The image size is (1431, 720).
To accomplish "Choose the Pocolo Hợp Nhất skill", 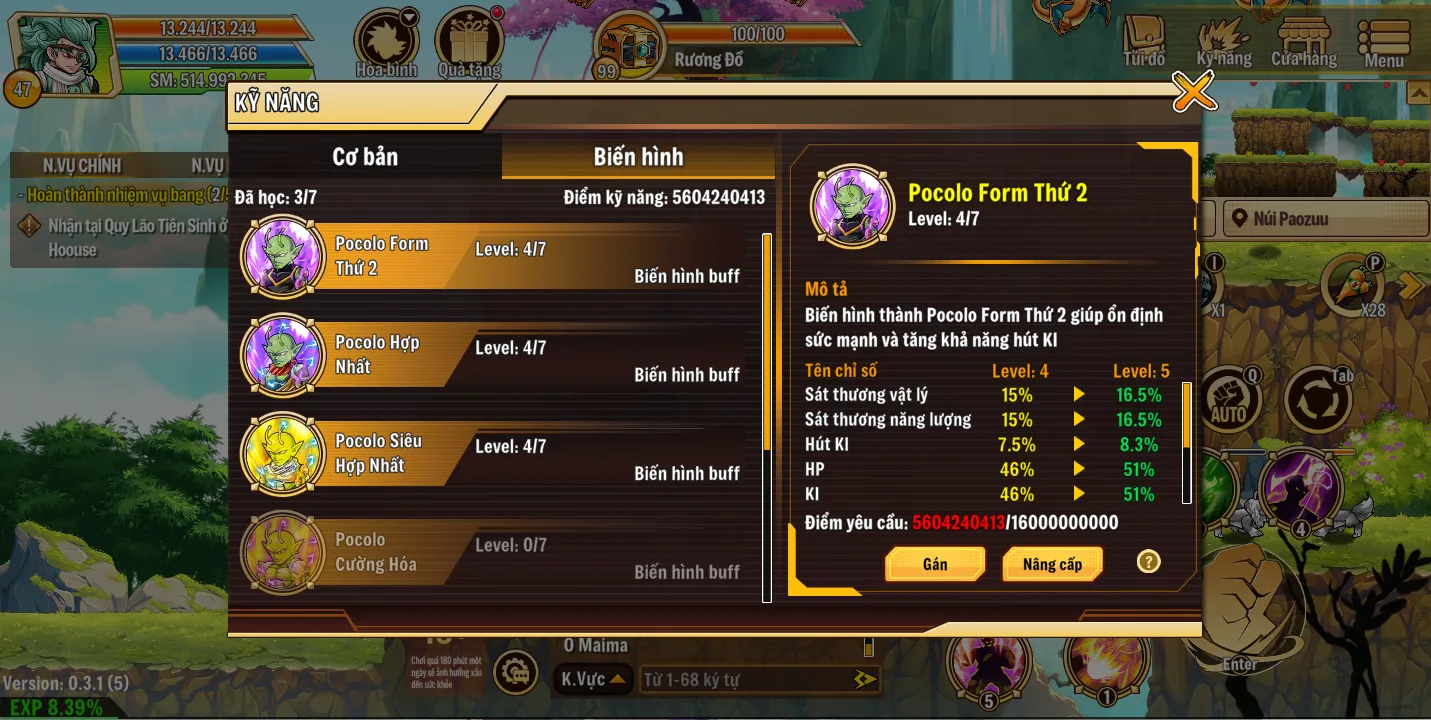I will [500, 356].
